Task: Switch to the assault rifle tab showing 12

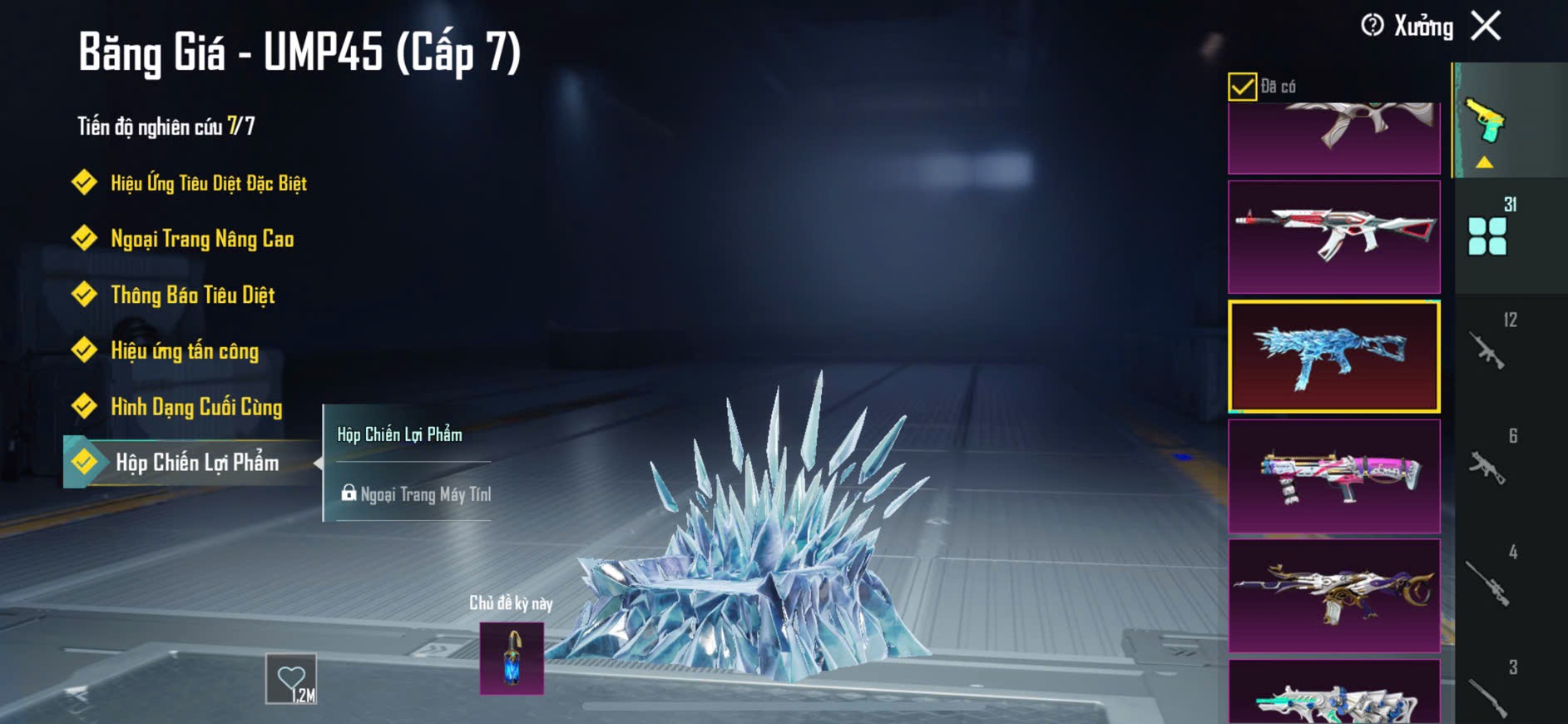Action: click(1487, 350)
